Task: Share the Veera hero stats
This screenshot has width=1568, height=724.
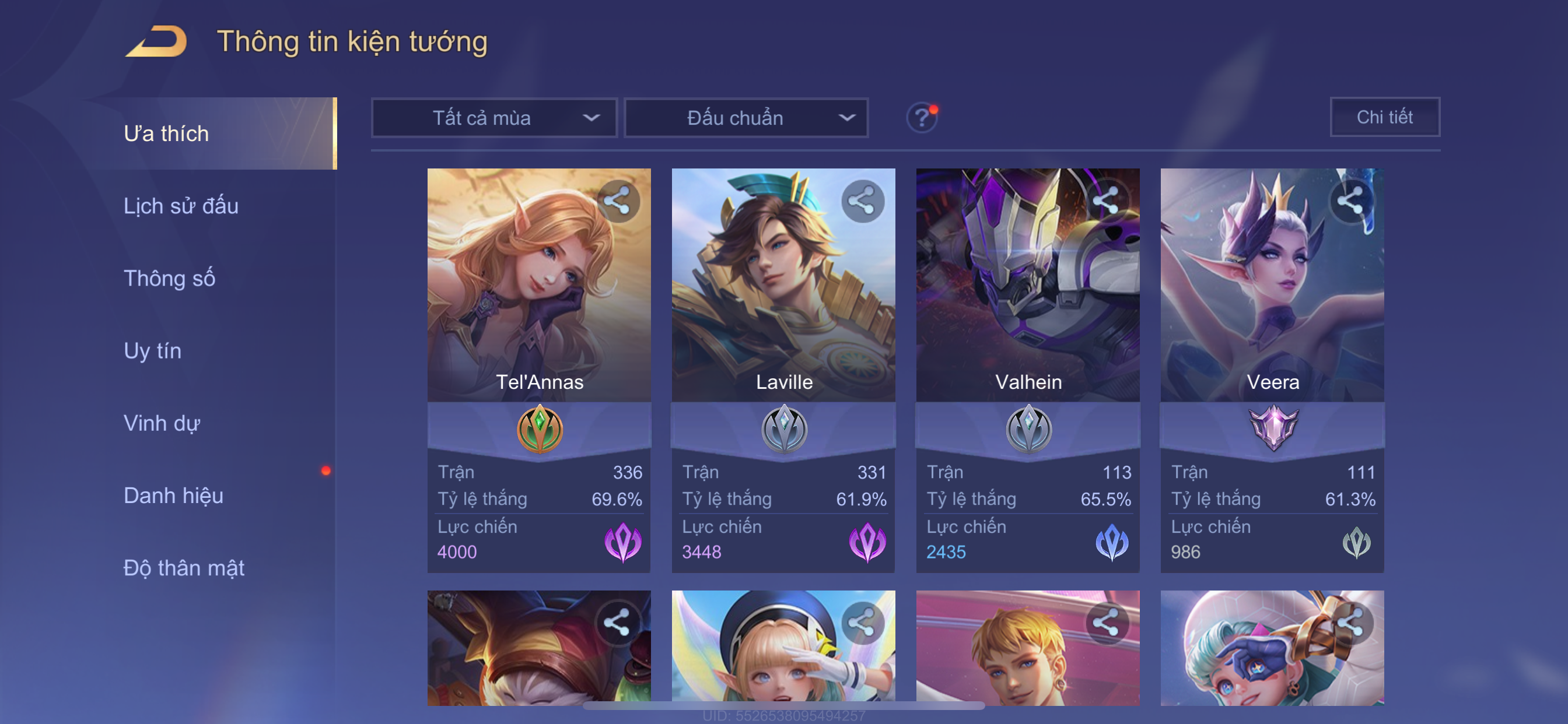Action: pos(1350,201)
